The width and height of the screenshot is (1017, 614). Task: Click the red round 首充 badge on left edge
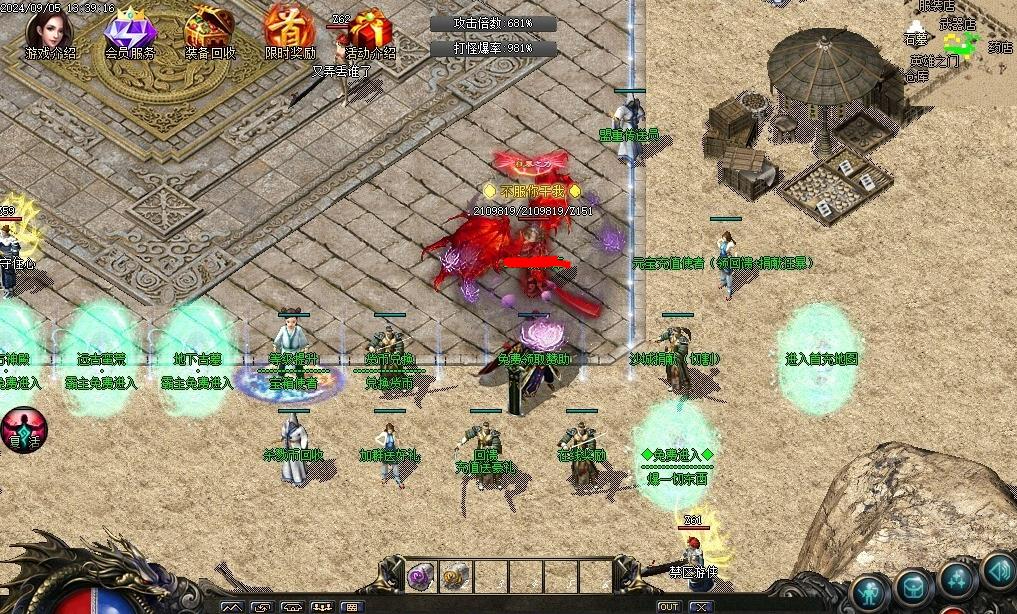coord(22,430)
